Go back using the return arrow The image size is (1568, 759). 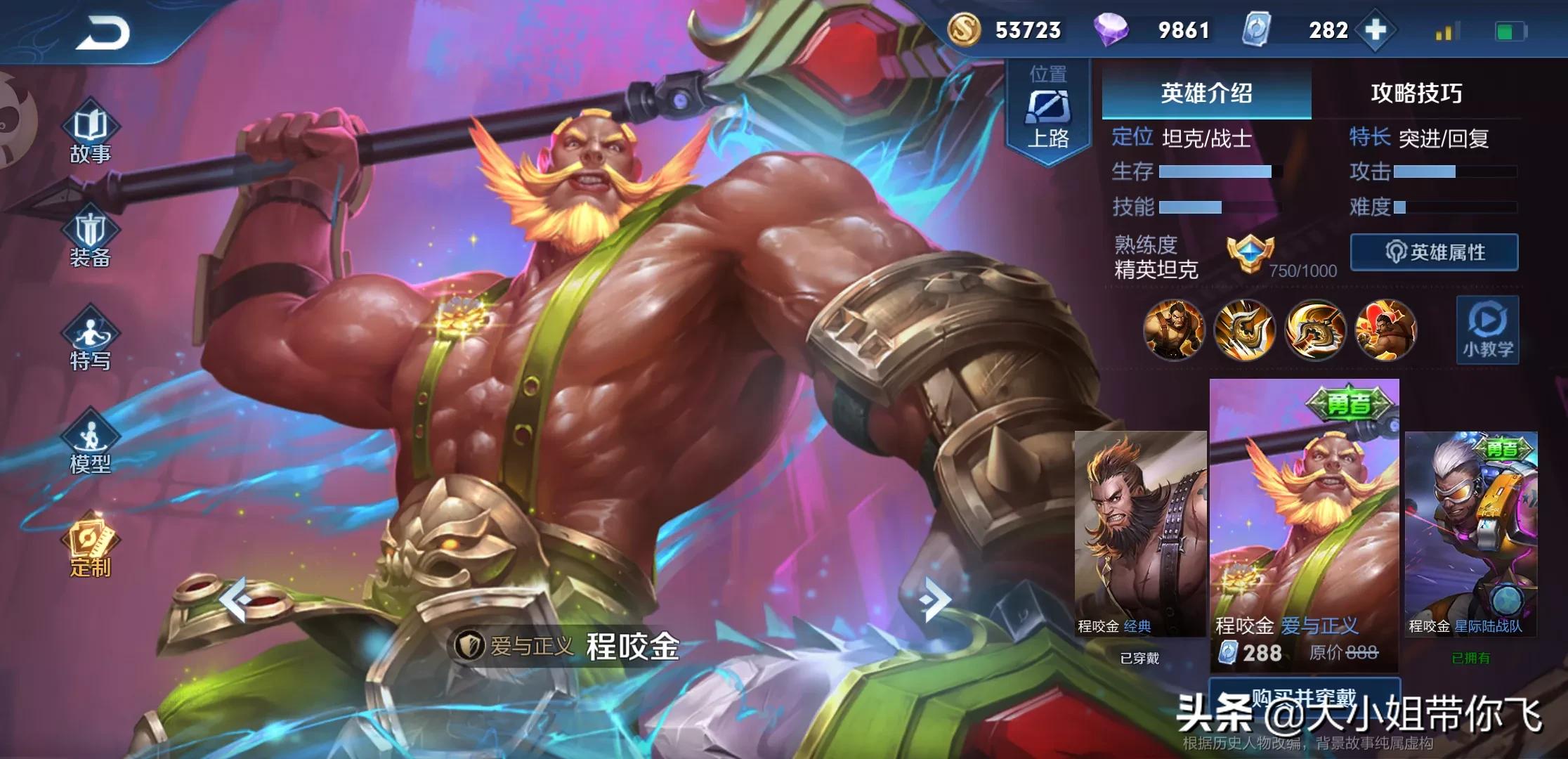point(103,33)
